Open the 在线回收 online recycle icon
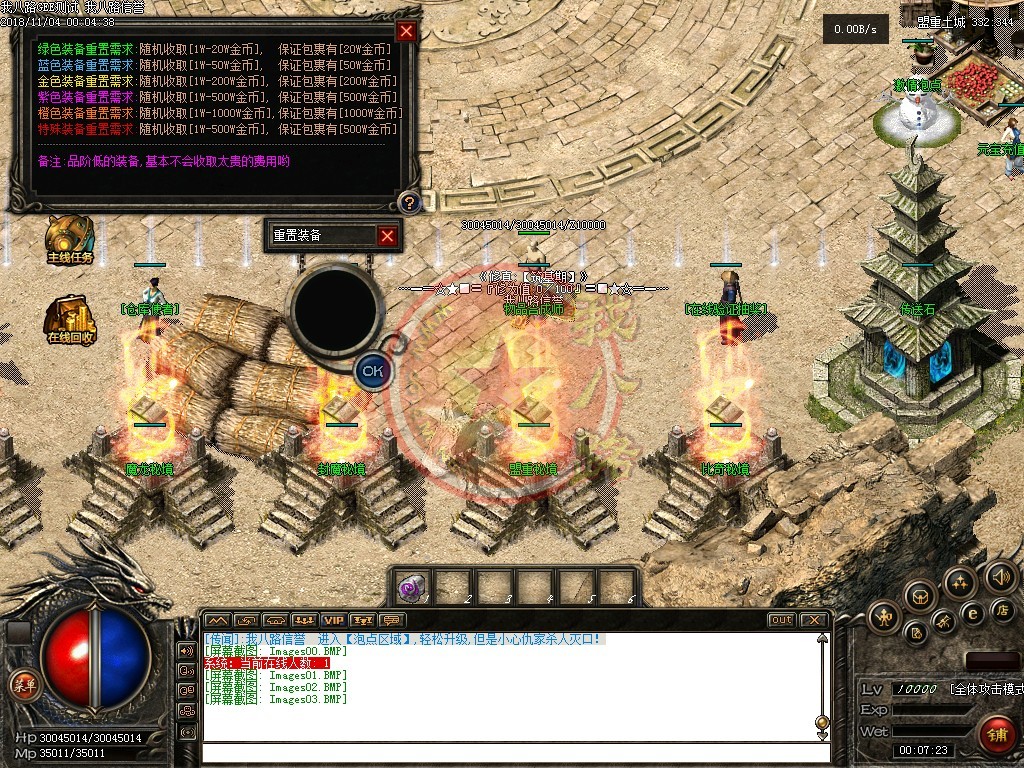1024x768 pixels. [x=70, y=316]
